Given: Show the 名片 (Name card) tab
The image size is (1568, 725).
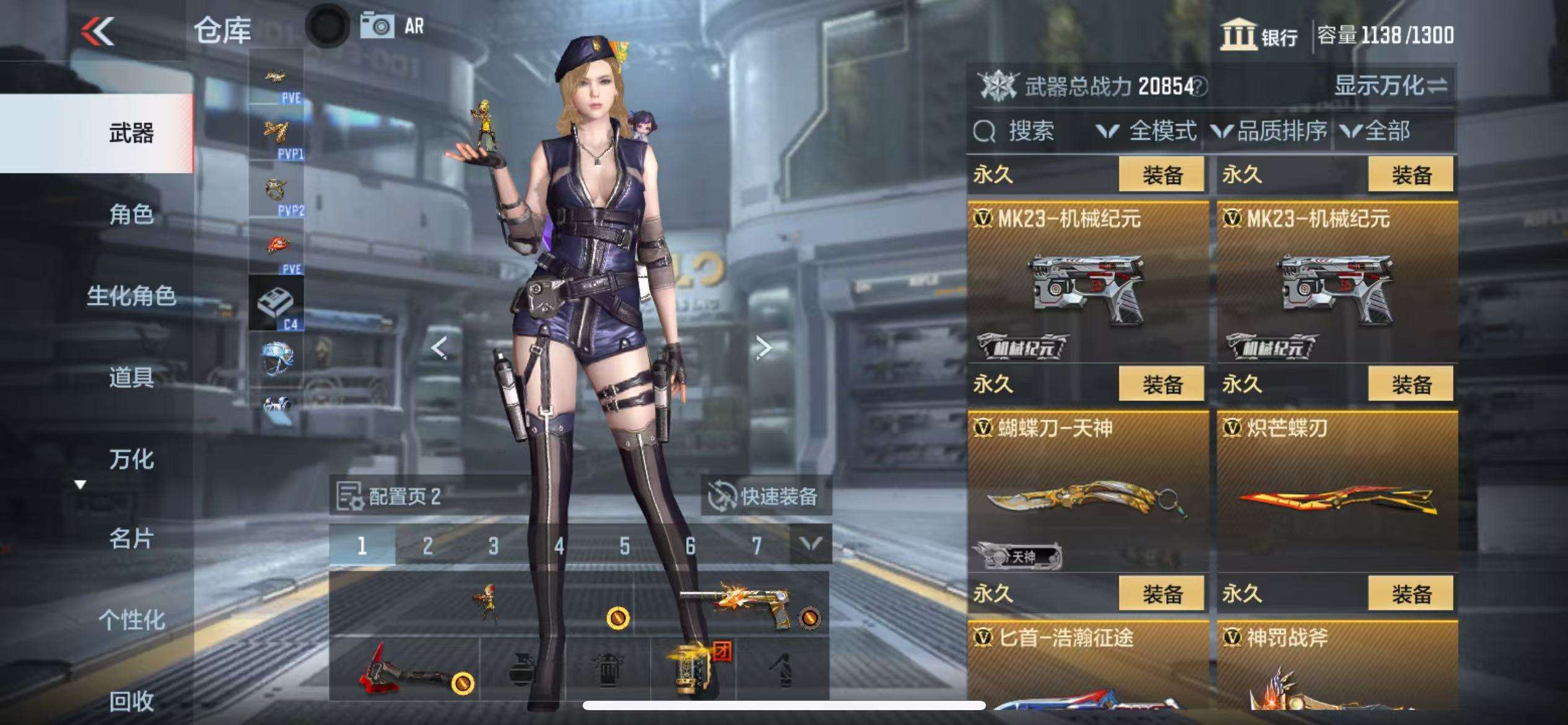Looking at the screenshot, I should point(131,539).
